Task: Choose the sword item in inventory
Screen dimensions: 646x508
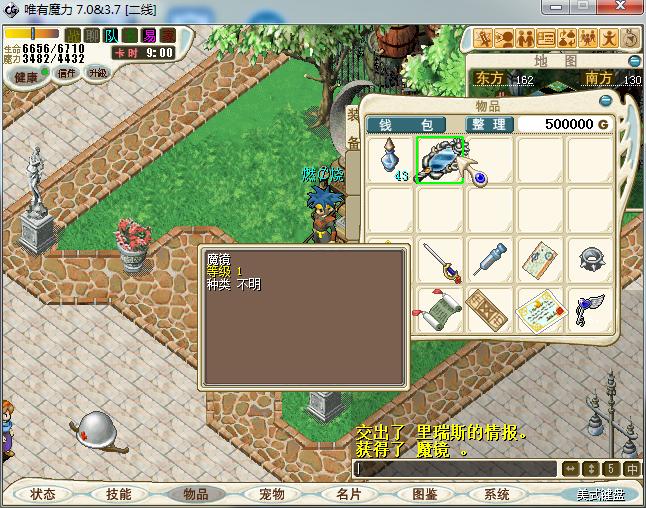Action: coord(440,261)
